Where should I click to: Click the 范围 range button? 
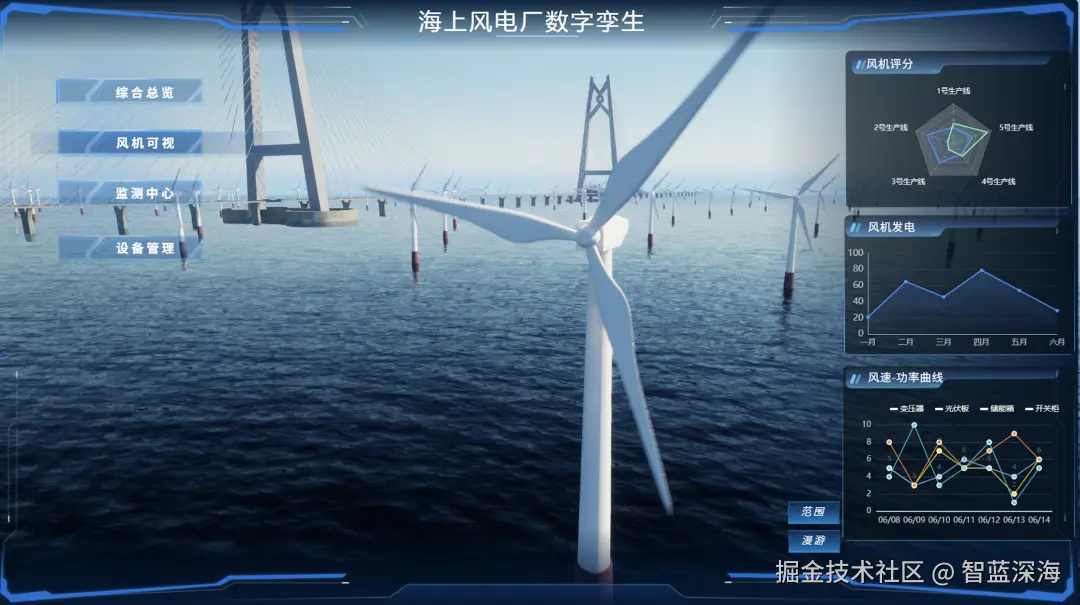coord(813,512)
